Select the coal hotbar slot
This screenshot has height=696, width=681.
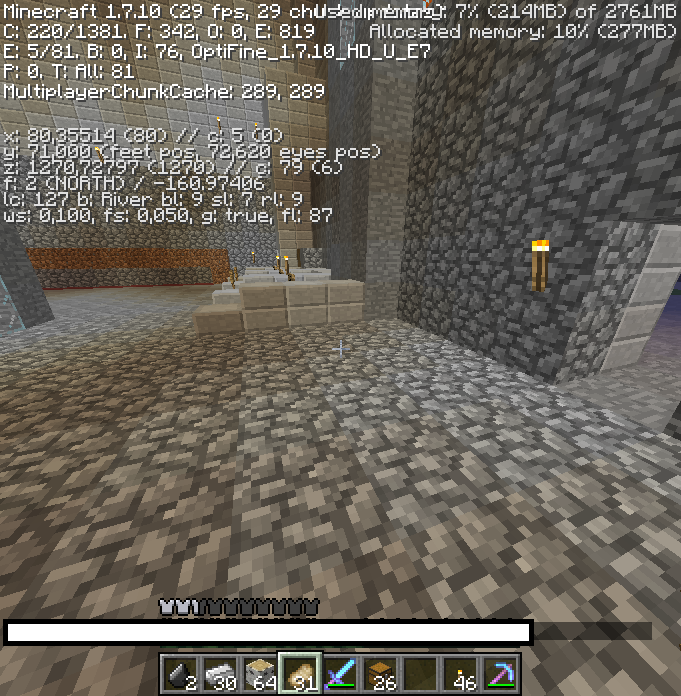click(180, 675)
